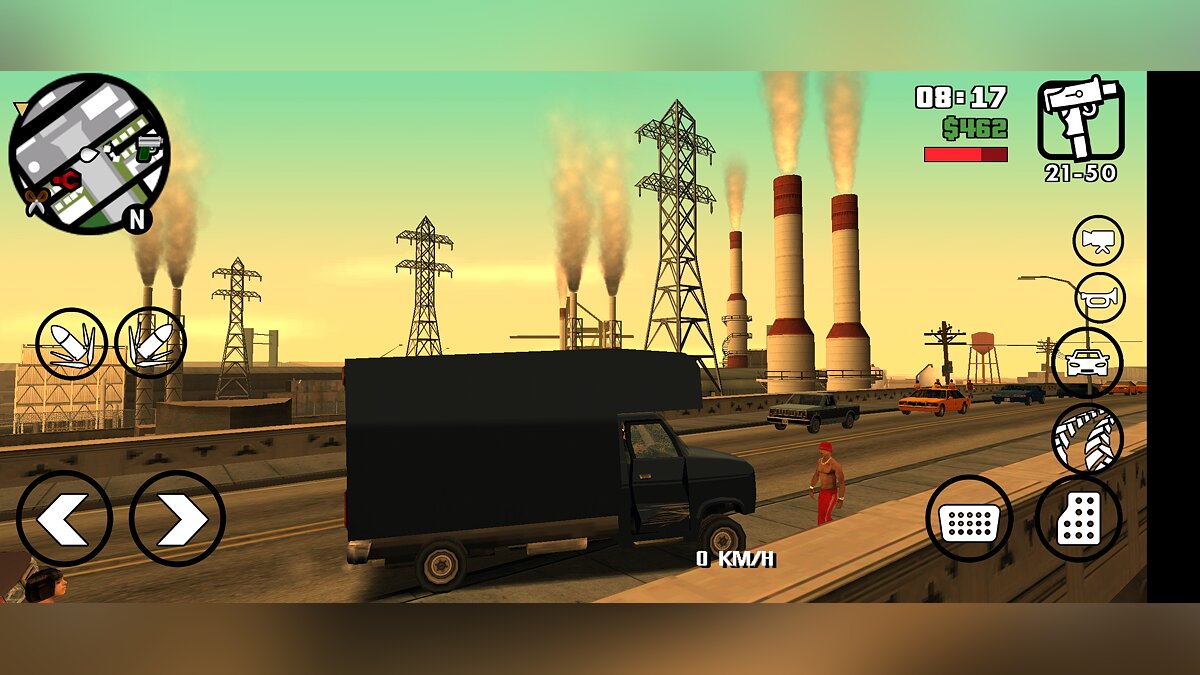Fire drive-by shots to the left side
The width and height of the screenshot is (1200, 675).
point(71,344)
